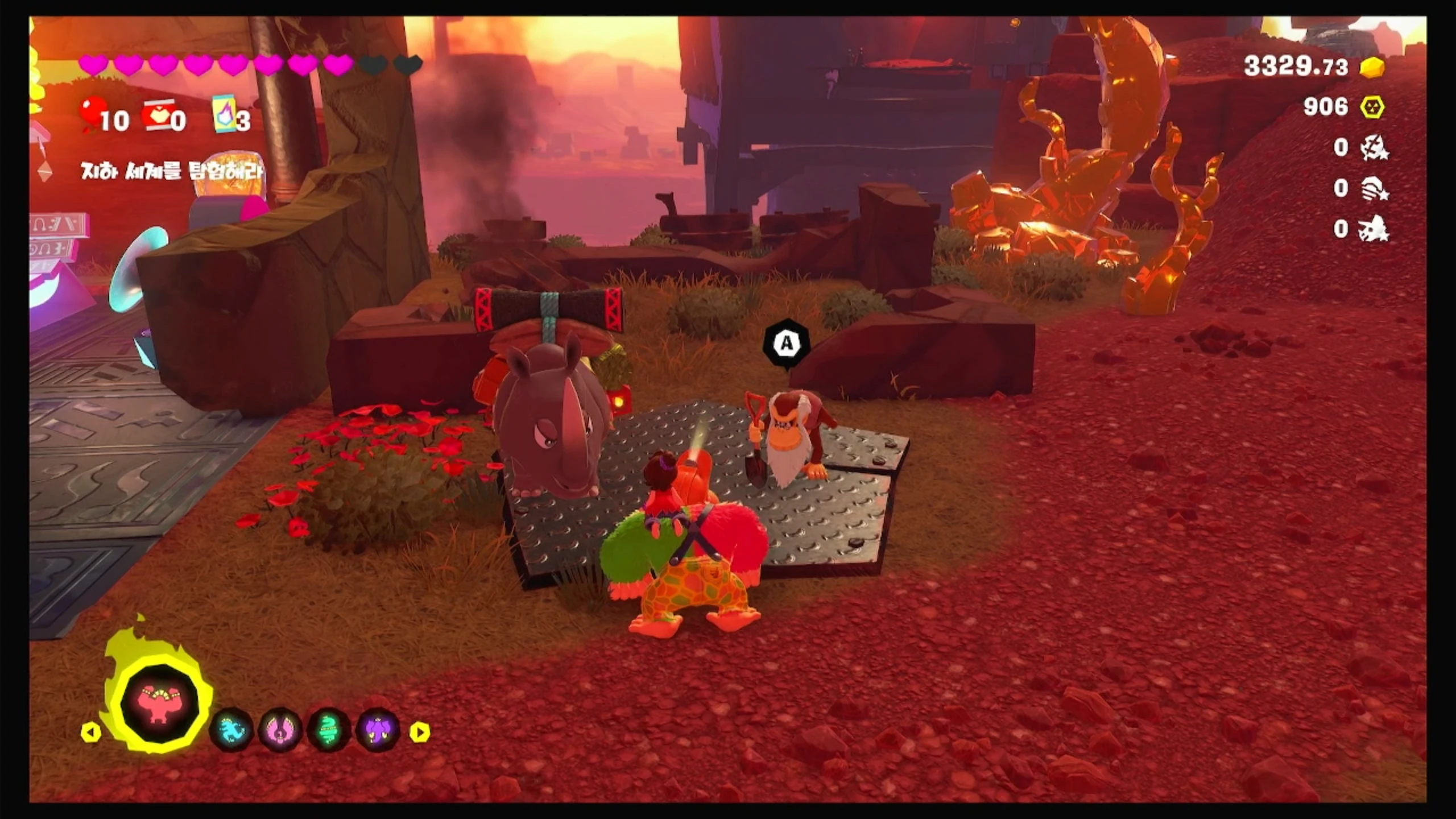Viewport: 1456px width, 819px height.
Task: Select the red balloon item icon
Action: [x=94, y=113]
